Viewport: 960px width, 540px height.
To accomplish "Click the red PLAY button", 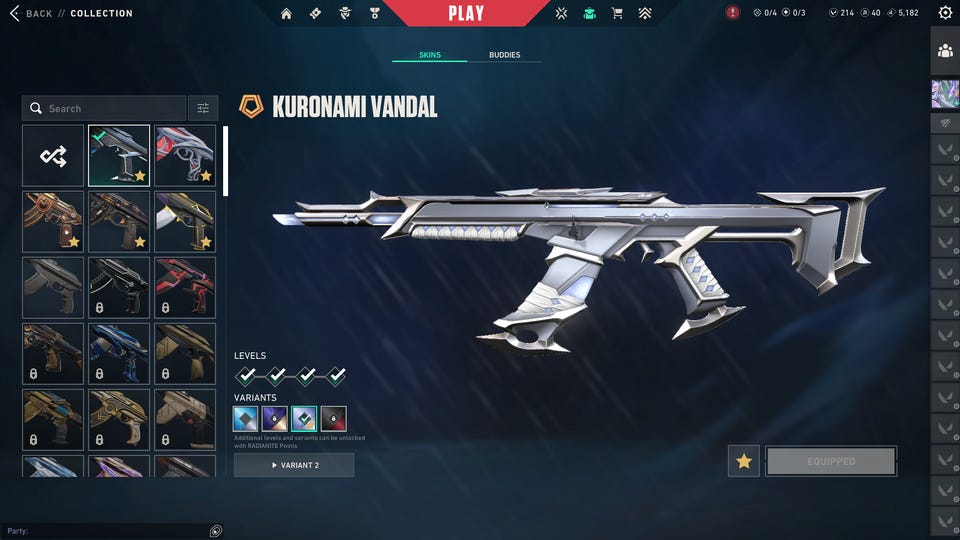I will (x=466, y=13).
